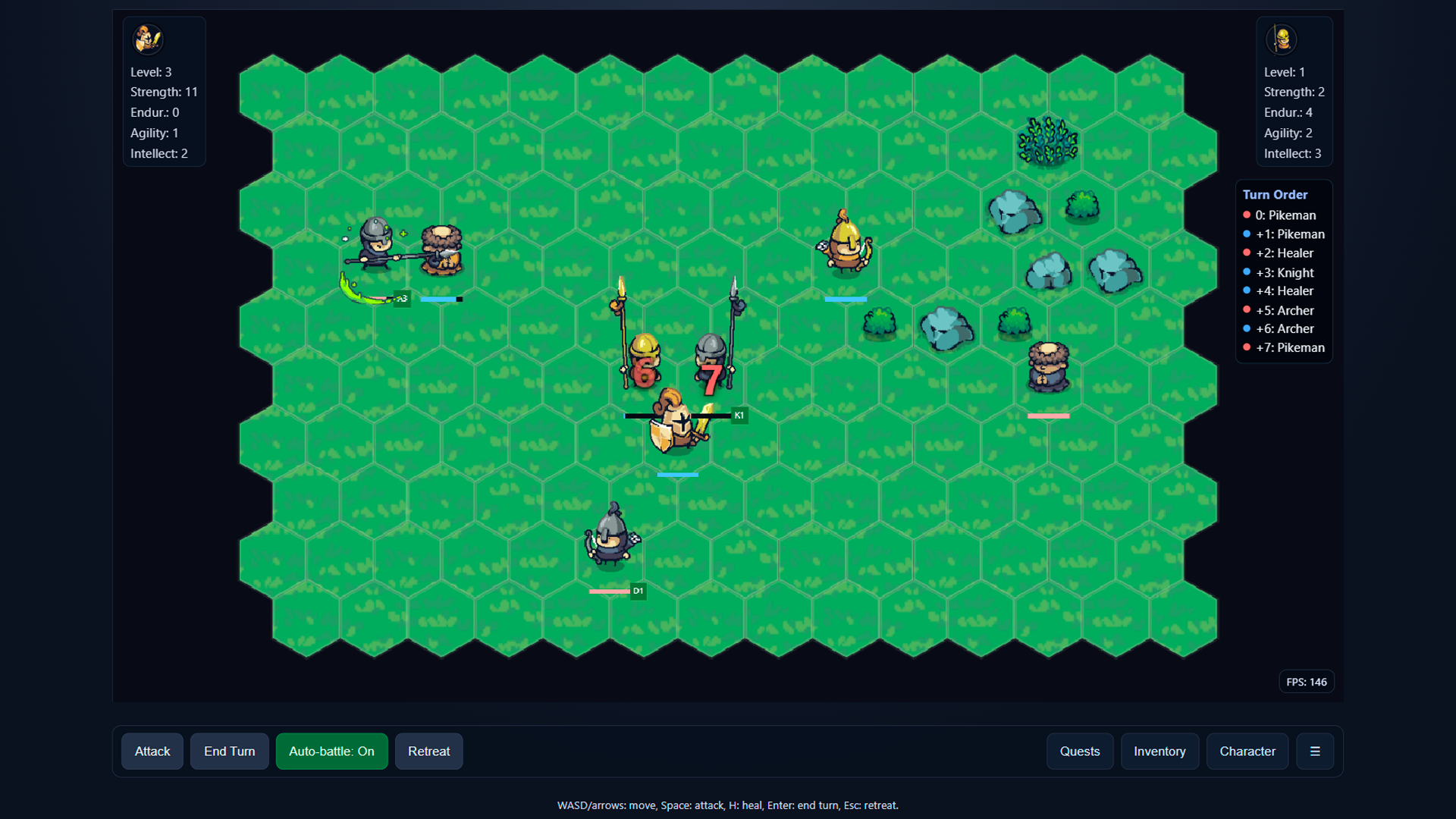Open the hamburger menu at bottom right

(x=1316, y=752)
